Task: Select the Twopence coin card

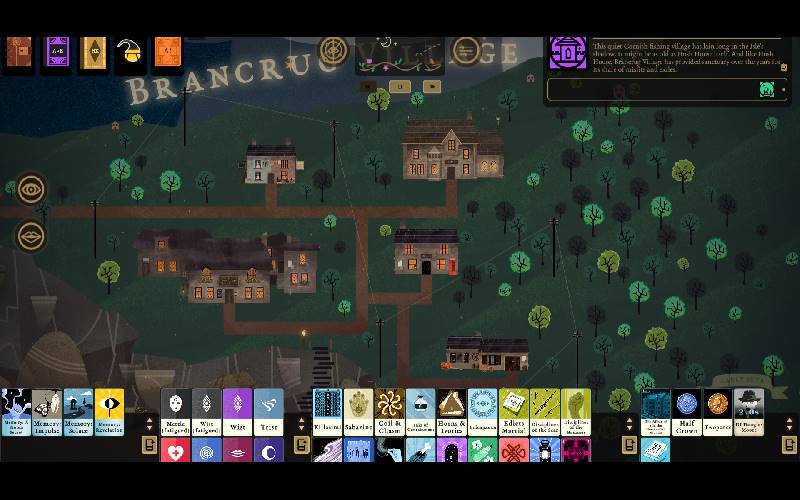Action: click(717, 412)
